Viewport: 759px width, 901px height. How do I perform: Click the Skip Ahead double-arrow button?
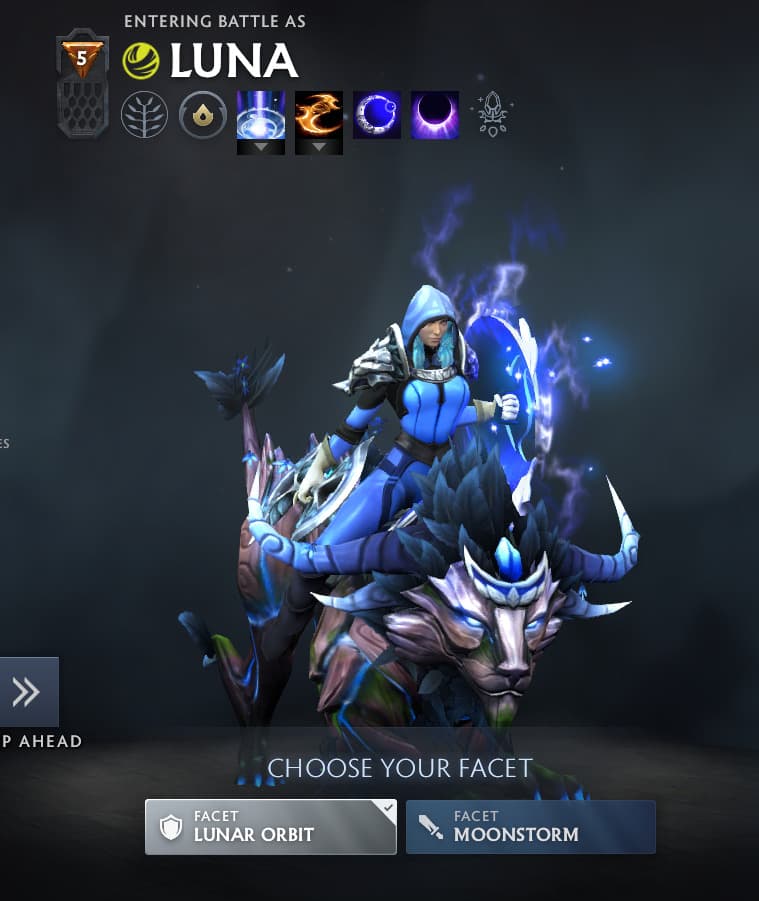point(27,692)
